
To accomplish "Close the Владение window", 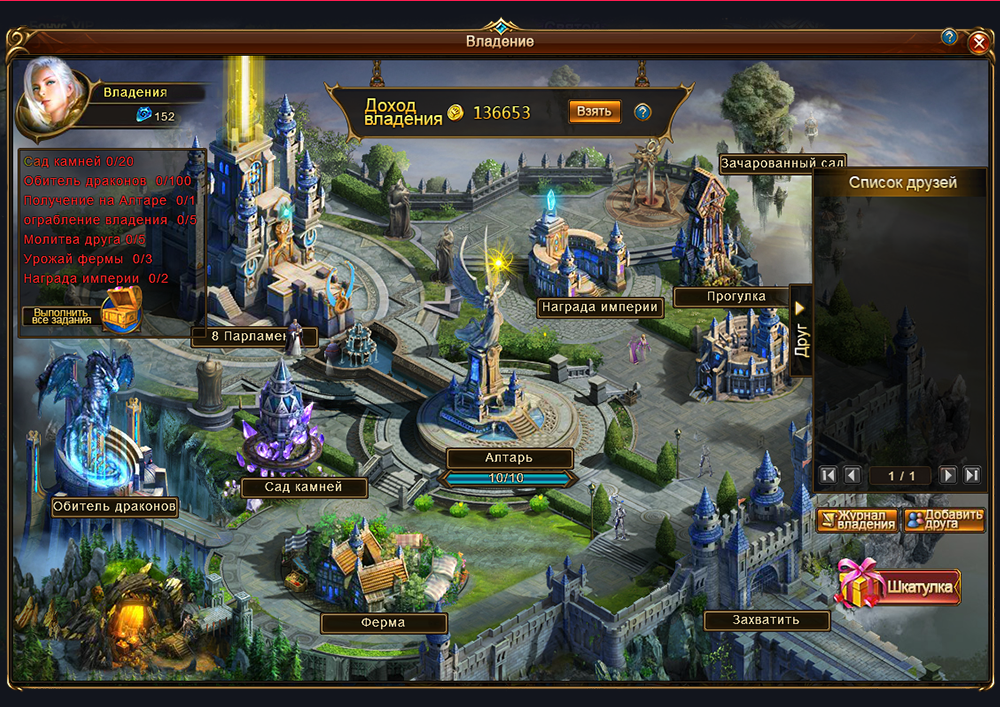I will point(978,42).
